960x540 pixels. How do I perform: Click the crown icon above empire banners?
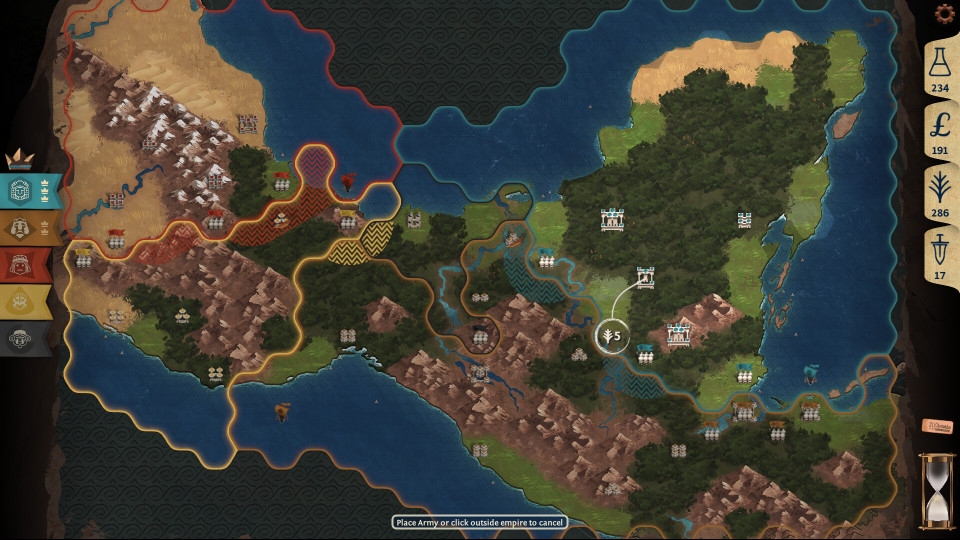[21, 159]
